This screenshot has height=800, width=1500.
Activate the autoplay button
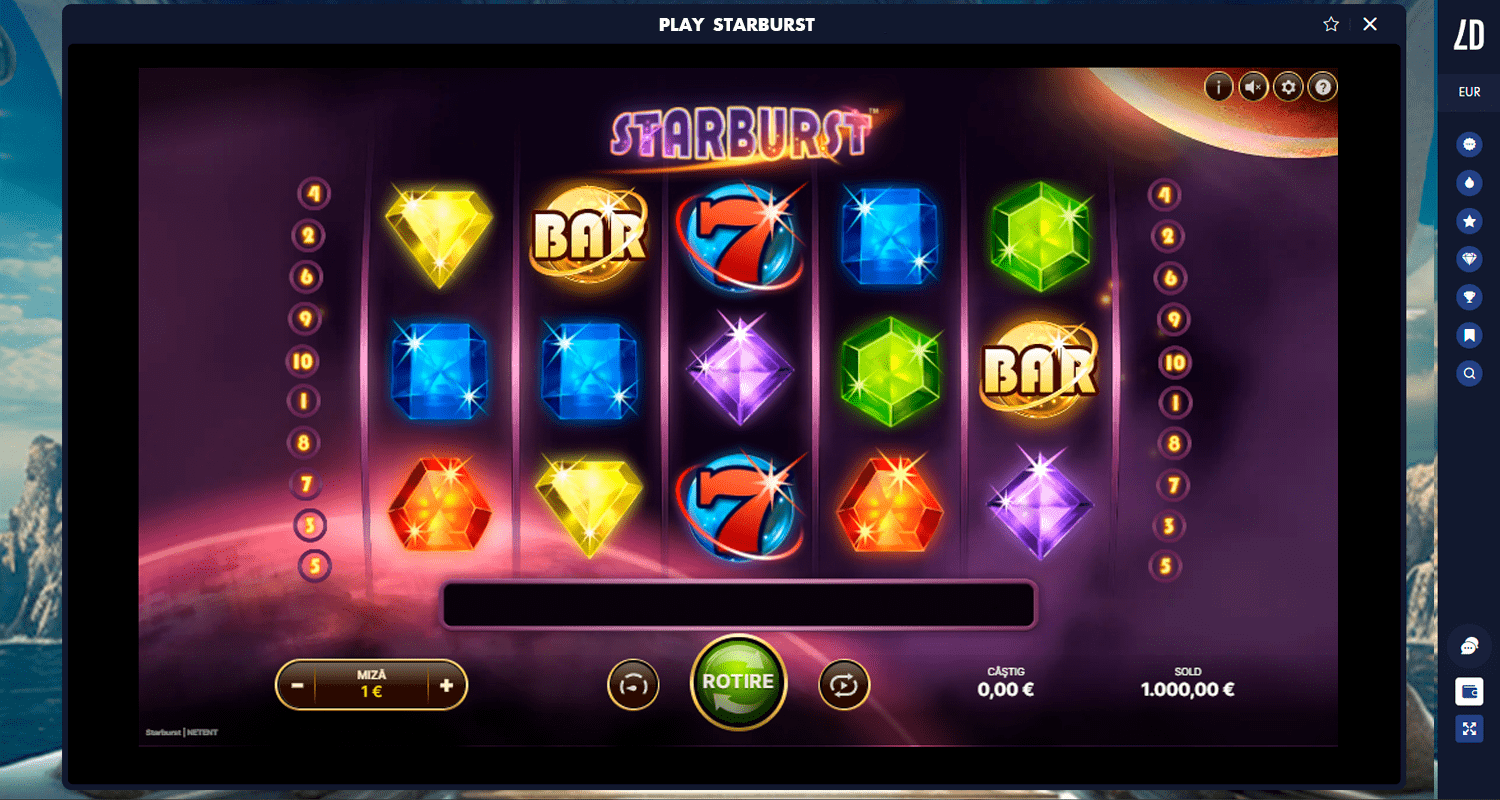click(844, 685)
